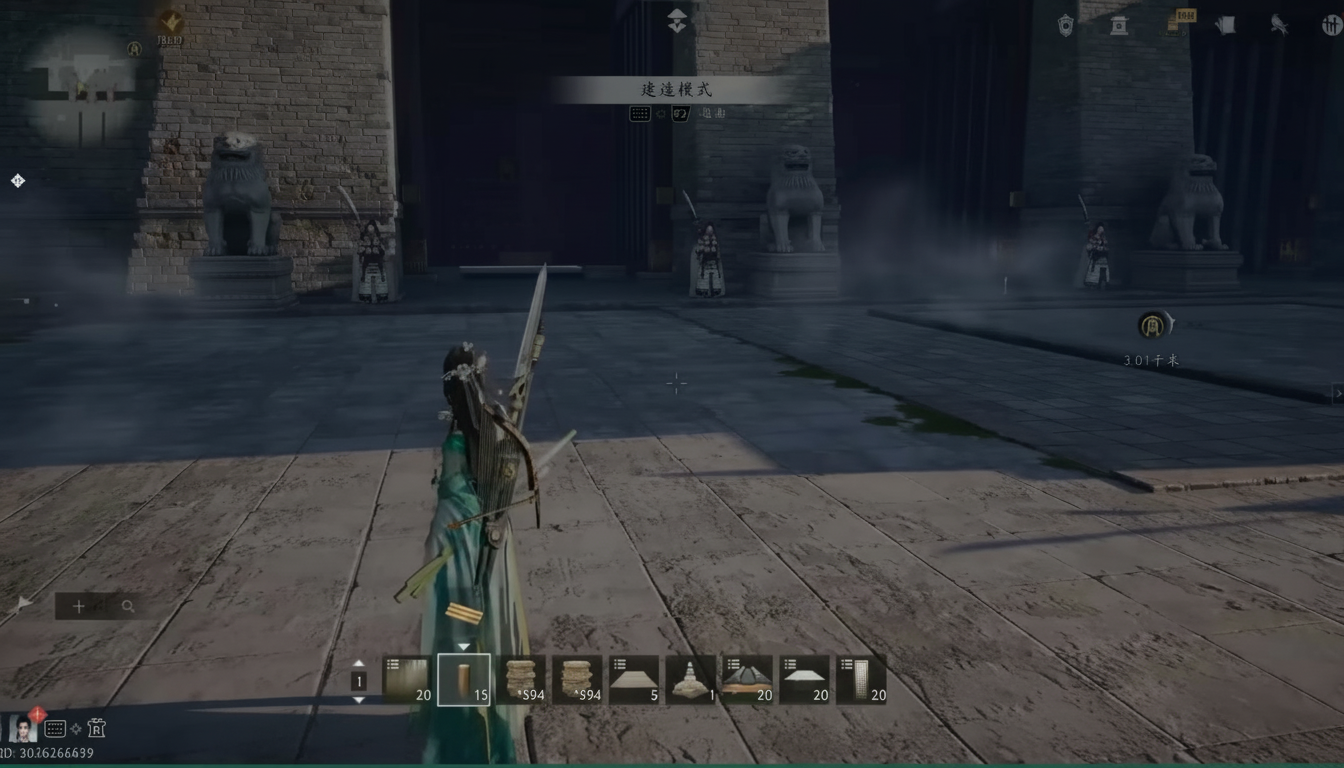Open the shrine altar icon in top bar
This screenshot has width=1344, height=768.
1118,25
